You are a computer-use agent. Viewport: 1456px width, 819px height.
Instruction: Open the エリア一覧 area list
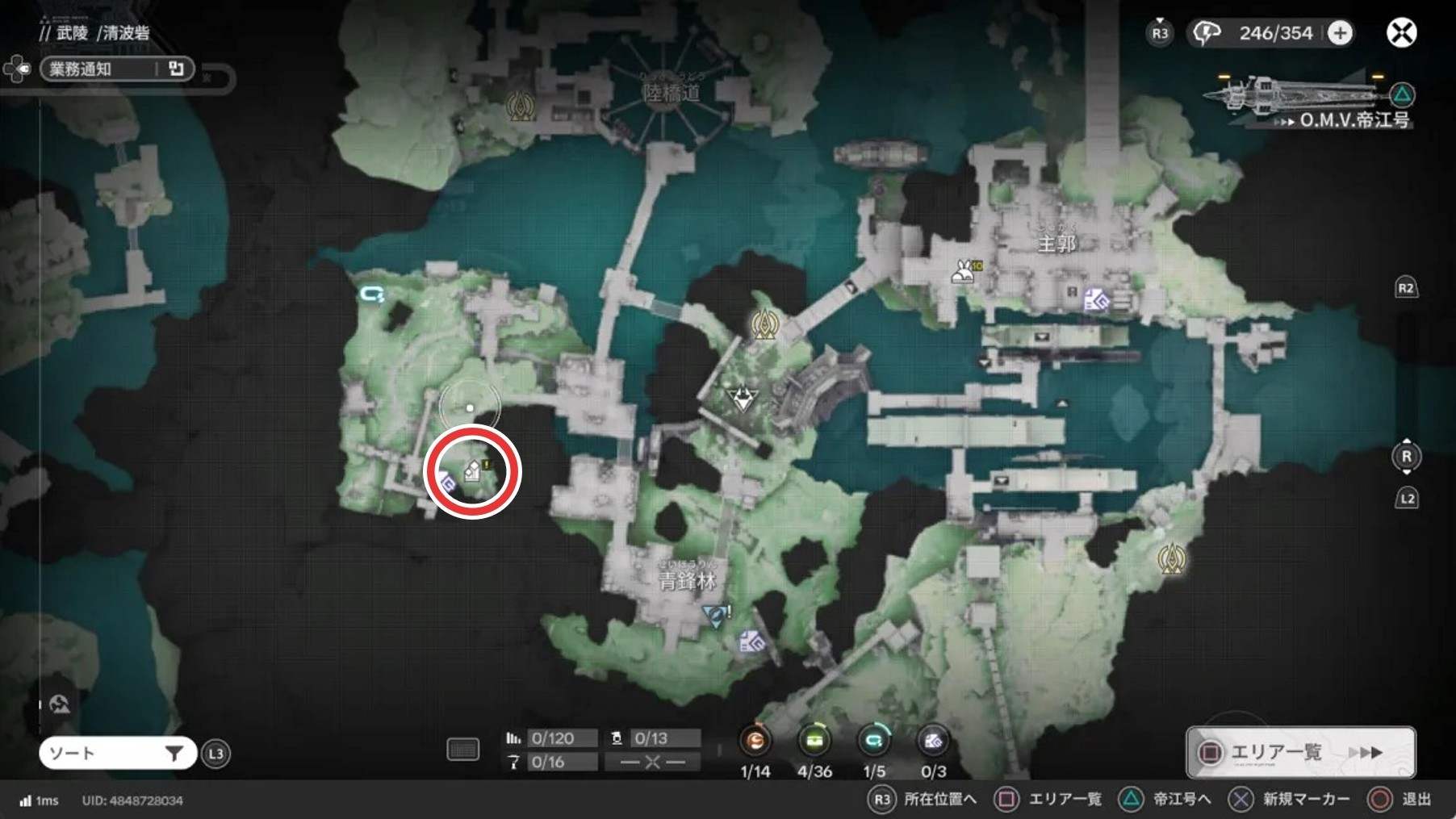pyautogui.click(x=1299, y=752)
